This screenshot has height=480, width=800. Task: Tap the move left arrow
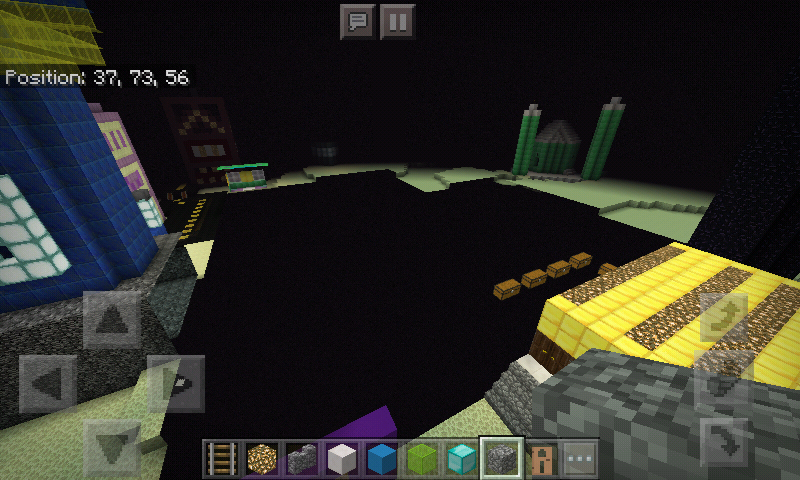tap(48, 384)
